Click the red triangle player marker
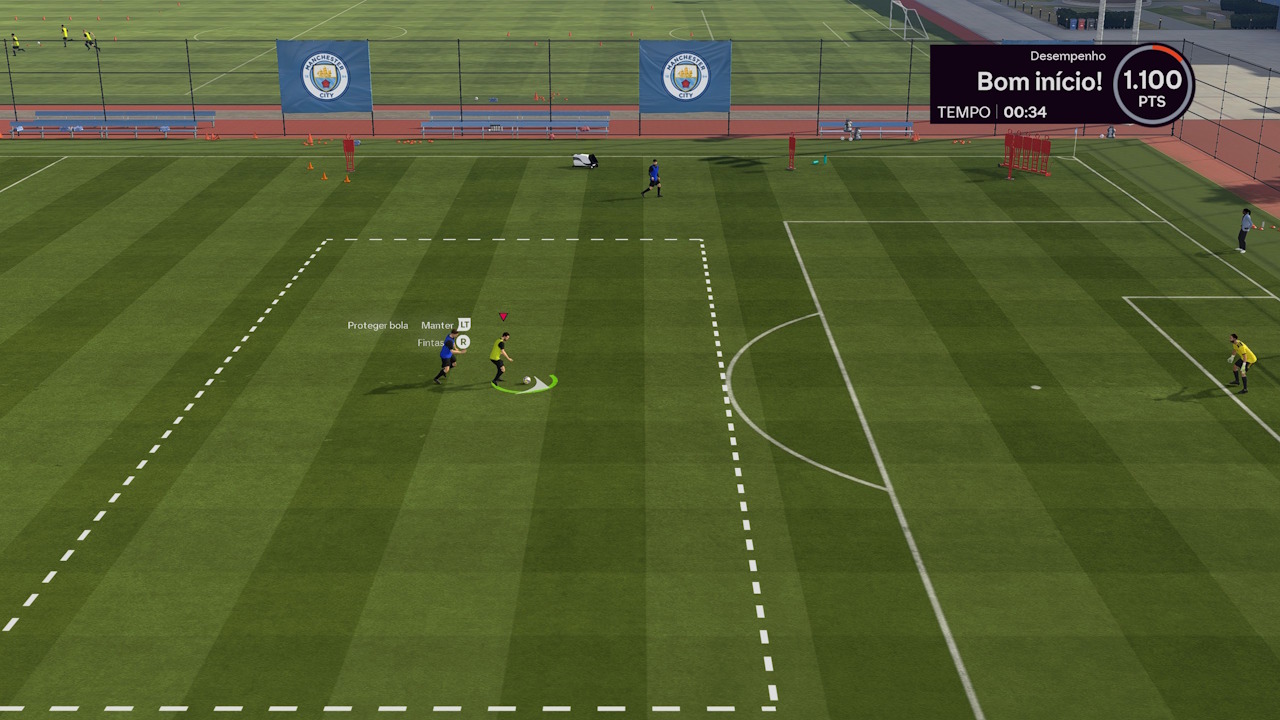This screenshot has width=1280, height=720. [503, 316]
